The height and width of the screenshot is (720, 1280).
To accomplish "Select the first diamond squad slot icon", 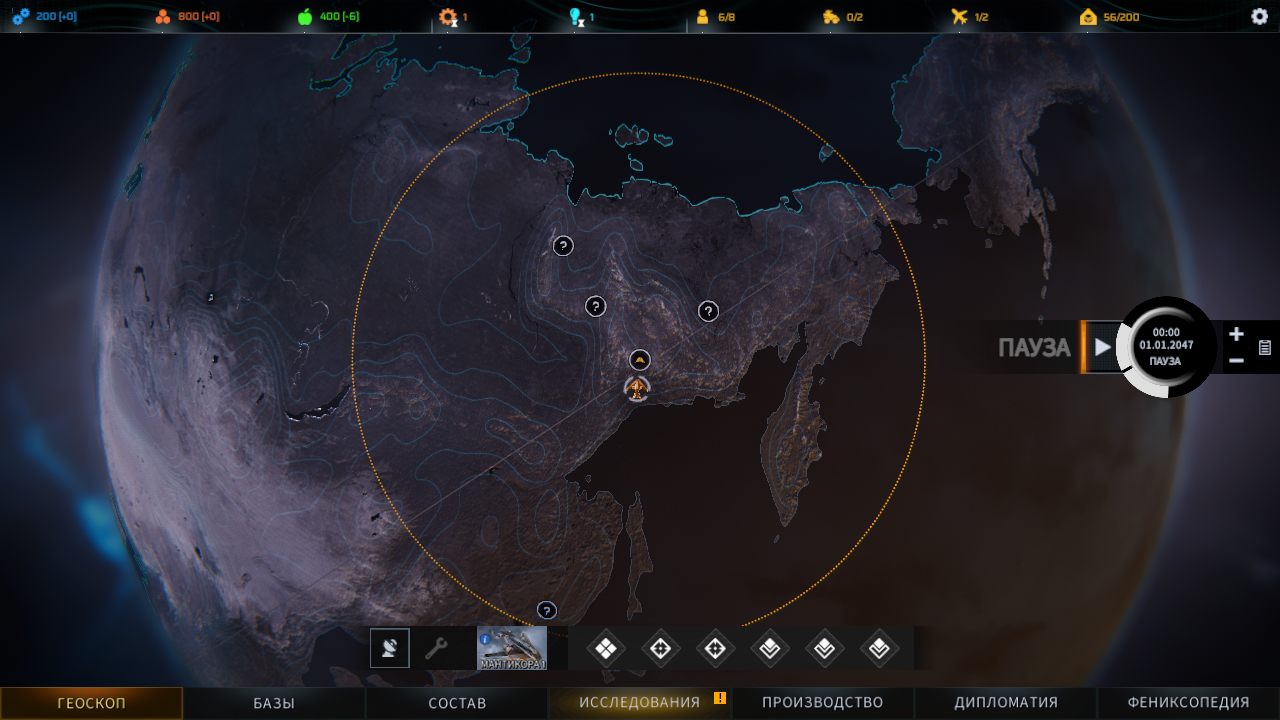I will 605,647.
